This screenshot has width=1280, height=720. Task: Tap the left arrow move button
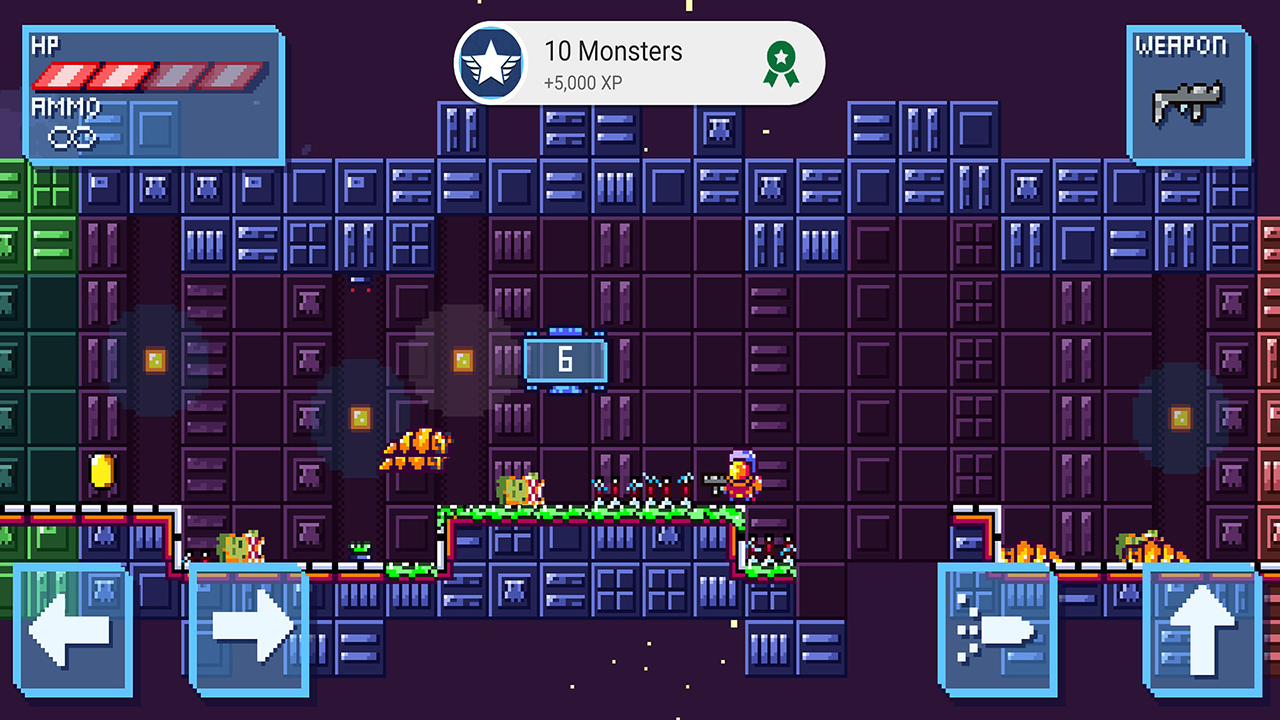click(72, 630)
